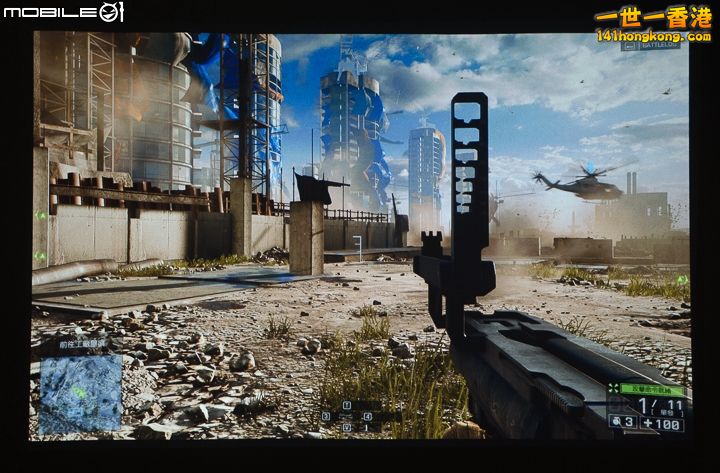The height and width of the screenshot is (473, 720).
Task: Click the green squad icon beside weapon bar
Action: click(612, 389)
